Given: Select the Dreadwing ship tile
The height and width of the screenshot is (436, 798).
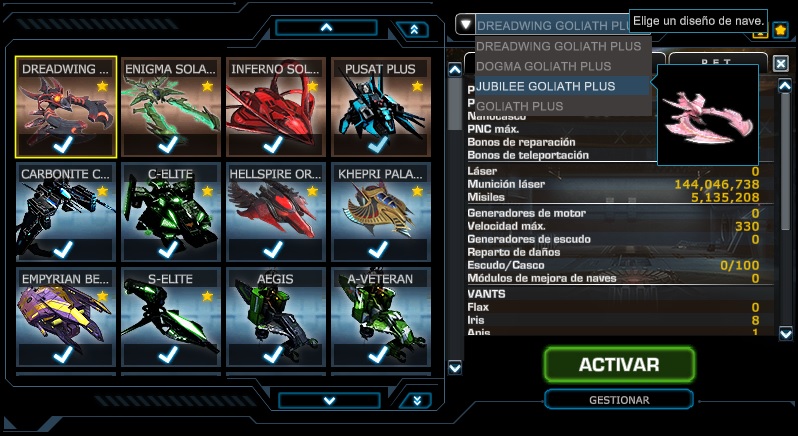Looking at the screenshot, I should pyautogui.click(x=66, y=107).
